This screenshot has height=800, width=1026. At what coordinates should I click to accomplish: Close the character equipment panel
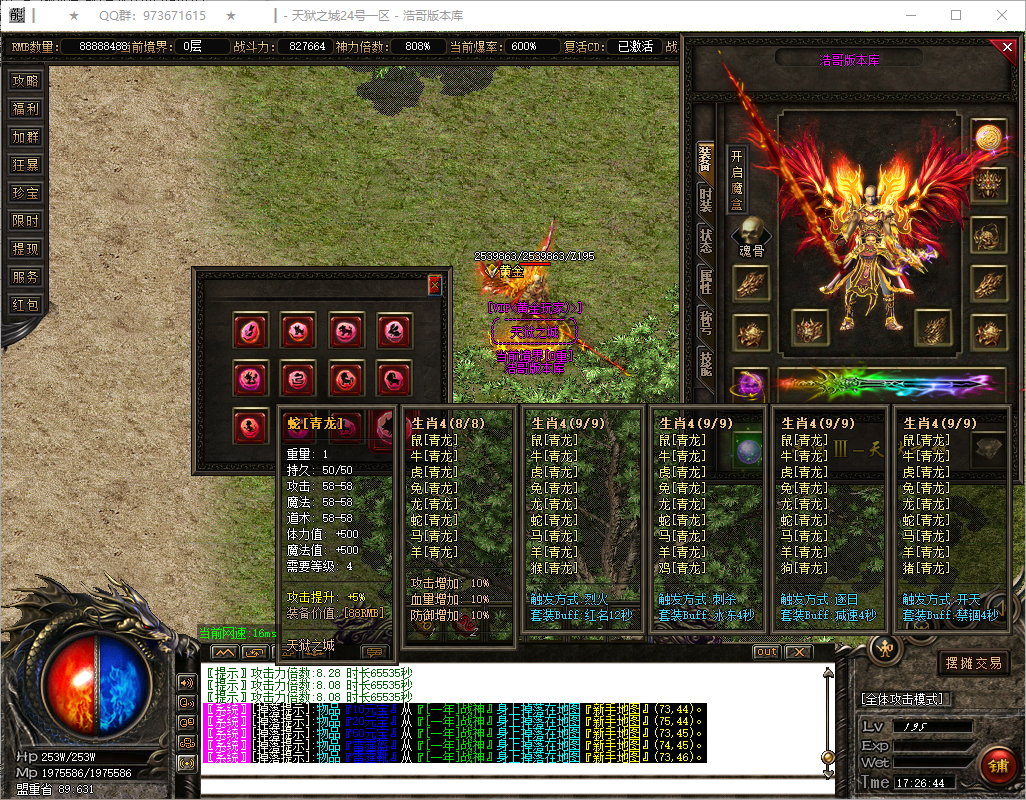pyautogui.click(x=1007, y=47)
